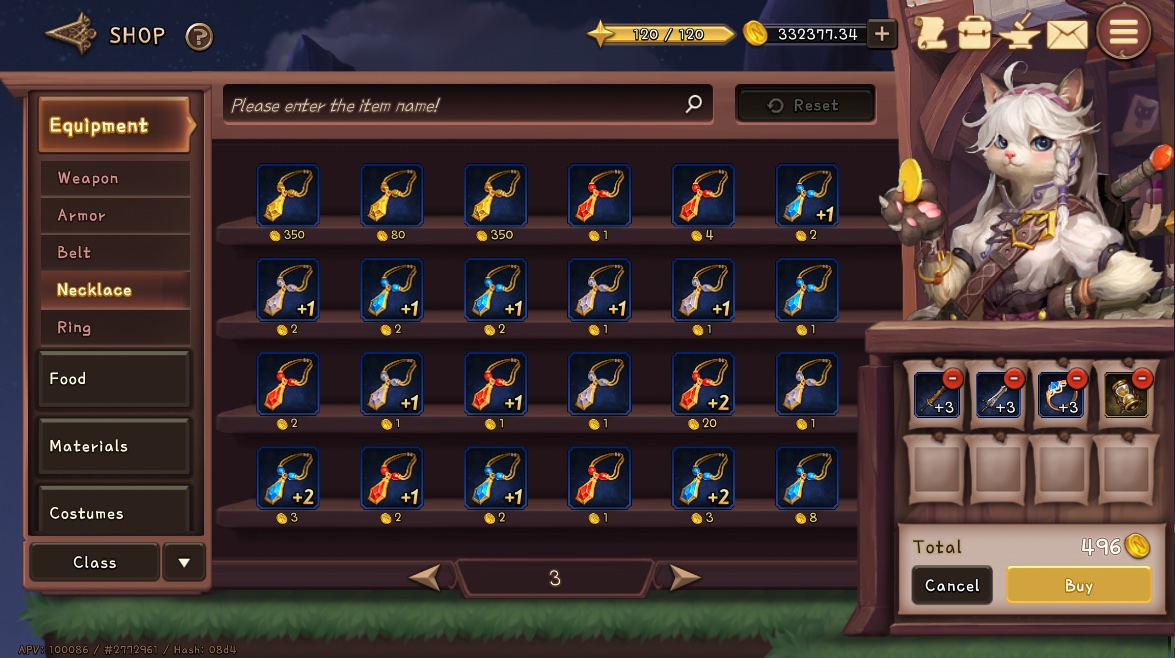The image size is (1175, 658).
Task: Show the Materials shop category
Action: pos(113,446)
